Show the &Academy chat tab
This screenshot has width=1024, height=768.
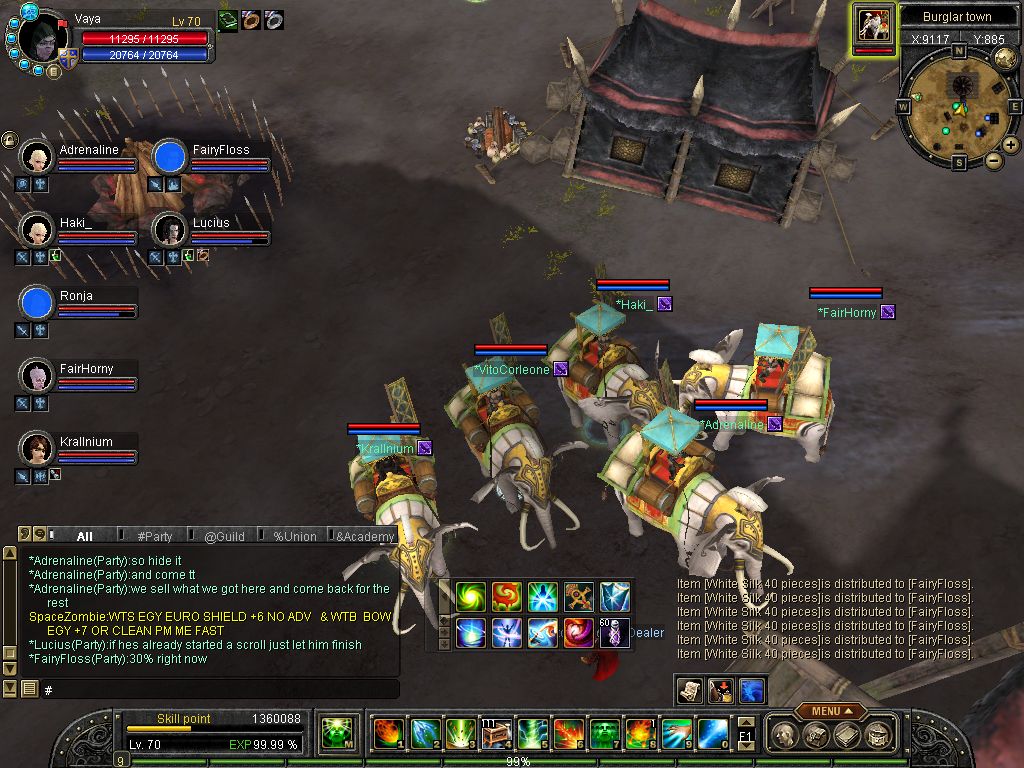tap(364, 536)
